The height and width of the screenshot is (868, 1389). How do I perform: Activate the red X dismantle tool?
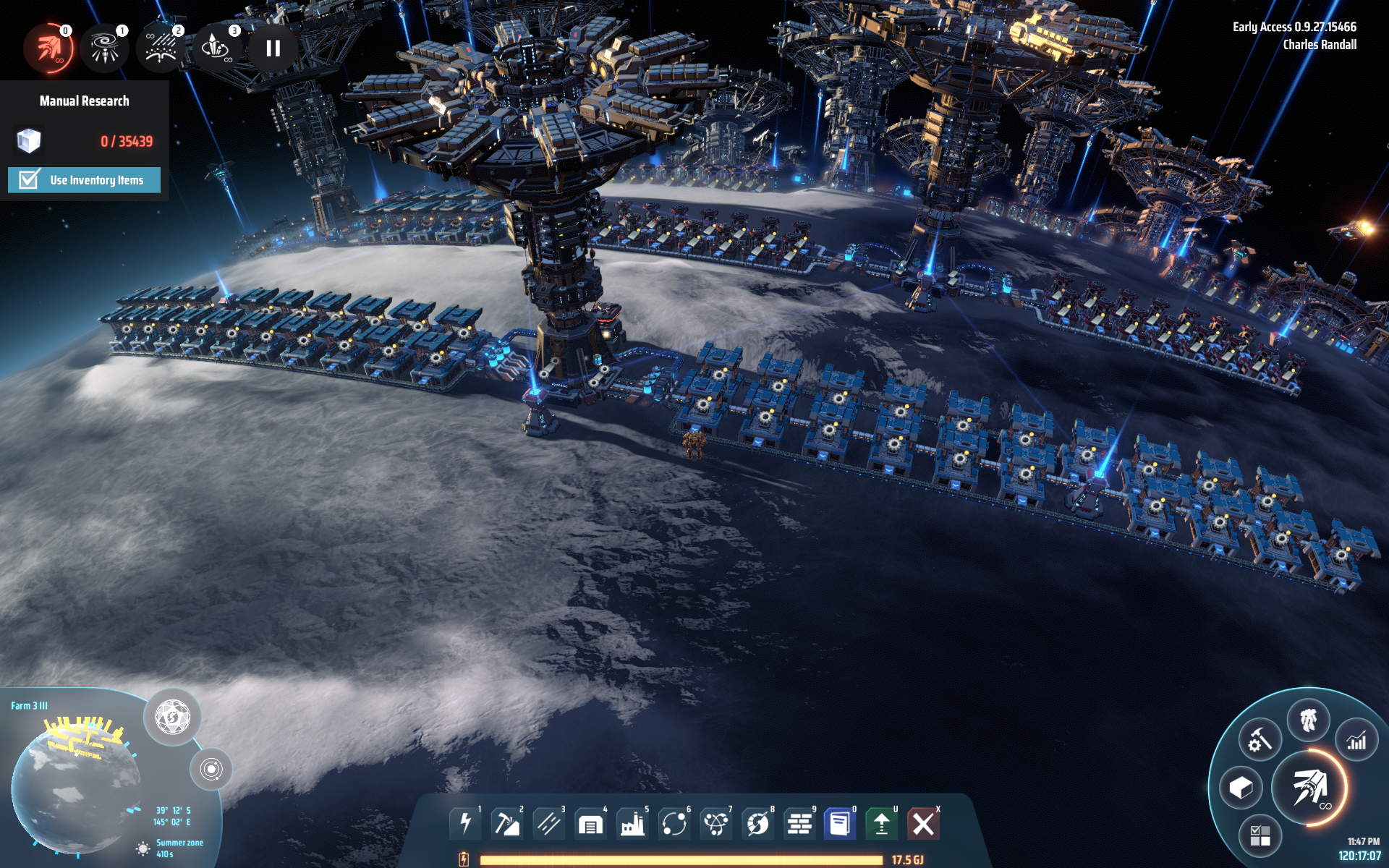(923, 823)
